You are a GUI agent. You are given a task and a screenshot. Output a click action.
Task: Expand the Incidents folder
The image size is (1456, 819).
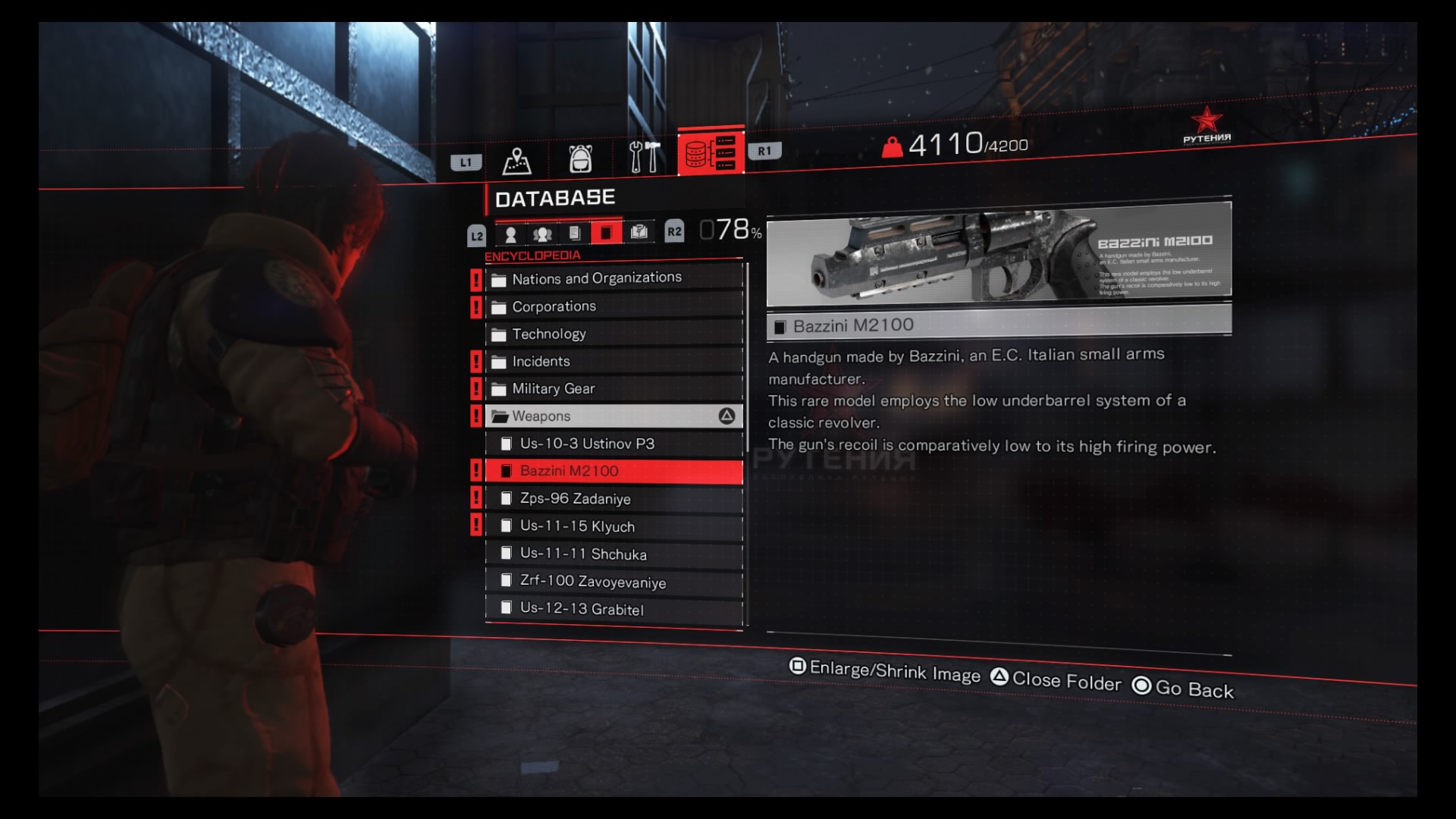541,362
